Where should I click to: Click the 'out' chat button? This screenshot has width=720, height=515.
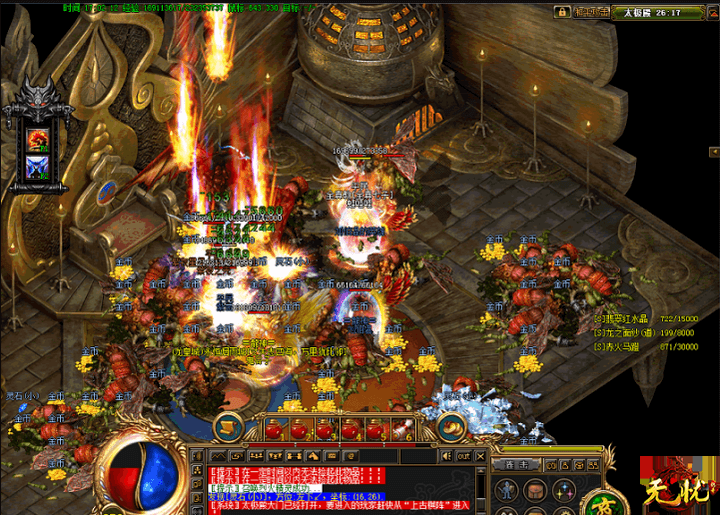pos(464,455)
